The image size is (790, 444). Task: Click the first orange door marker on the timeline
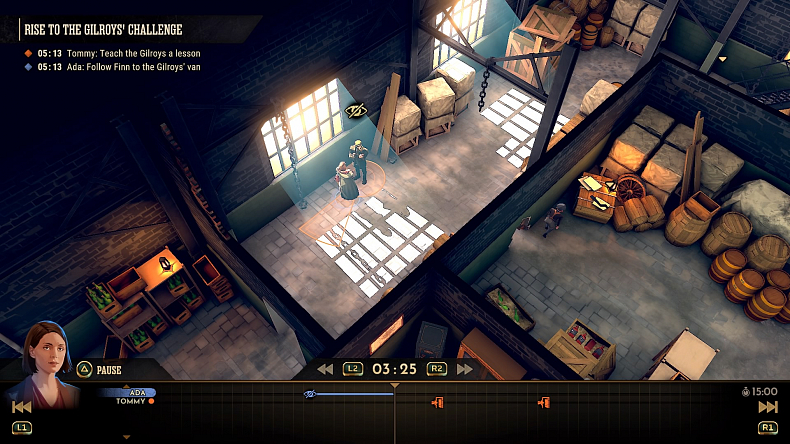[x=437, y=402]
